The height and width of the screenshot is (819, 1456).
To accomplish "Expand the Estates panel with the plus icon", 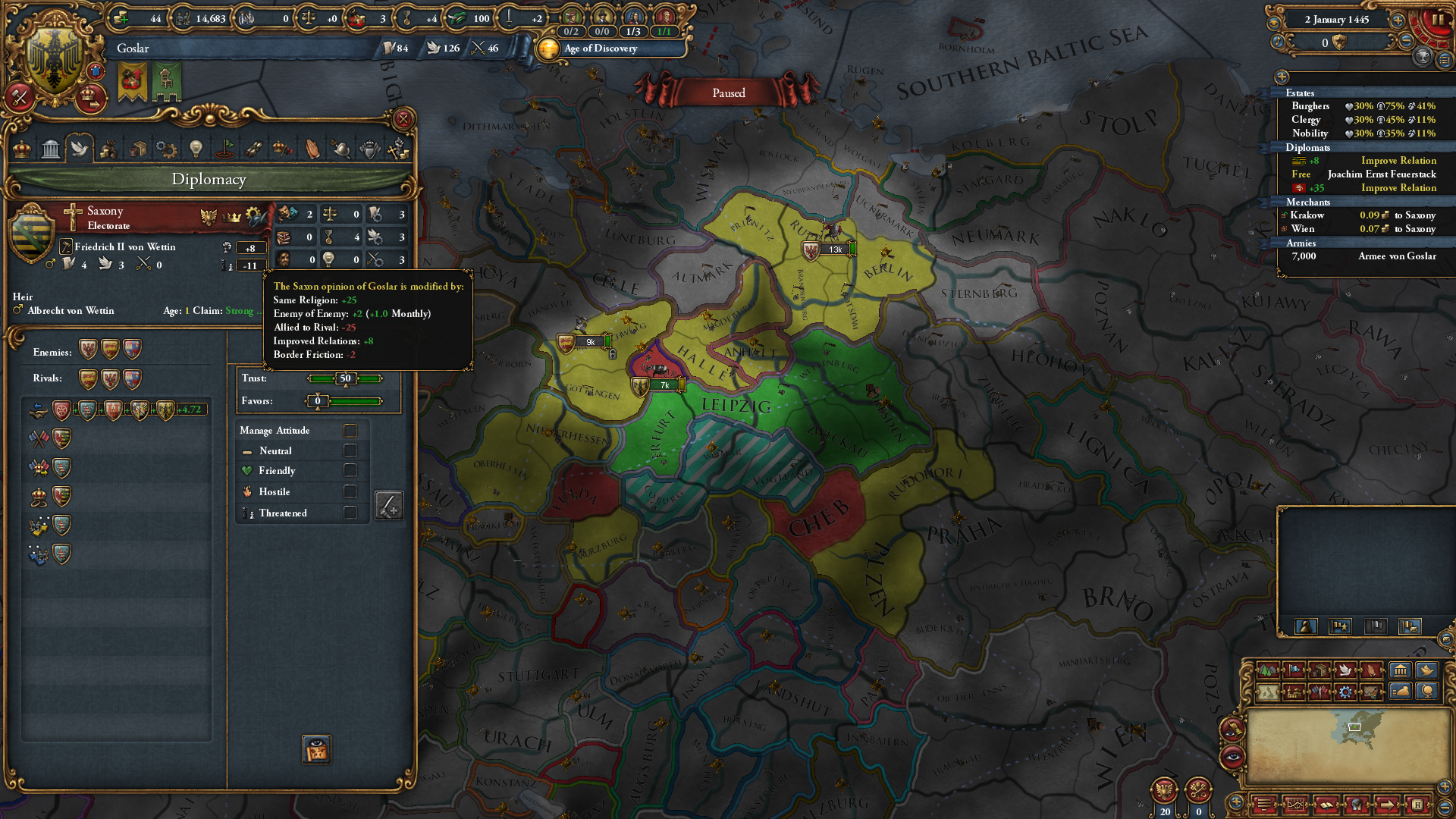I will click(x=1282, y=77).
